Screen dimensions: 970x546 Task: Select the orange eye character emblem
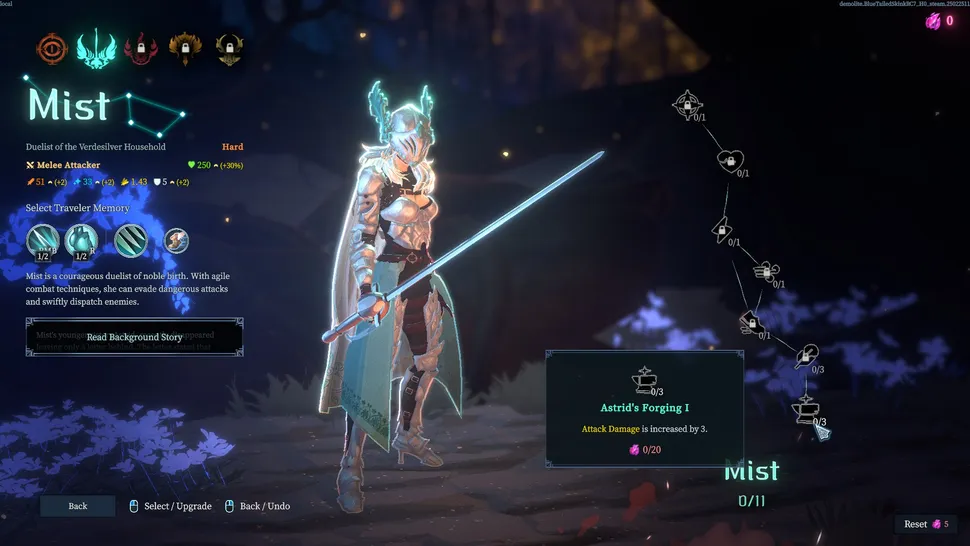tap(51, 46)
